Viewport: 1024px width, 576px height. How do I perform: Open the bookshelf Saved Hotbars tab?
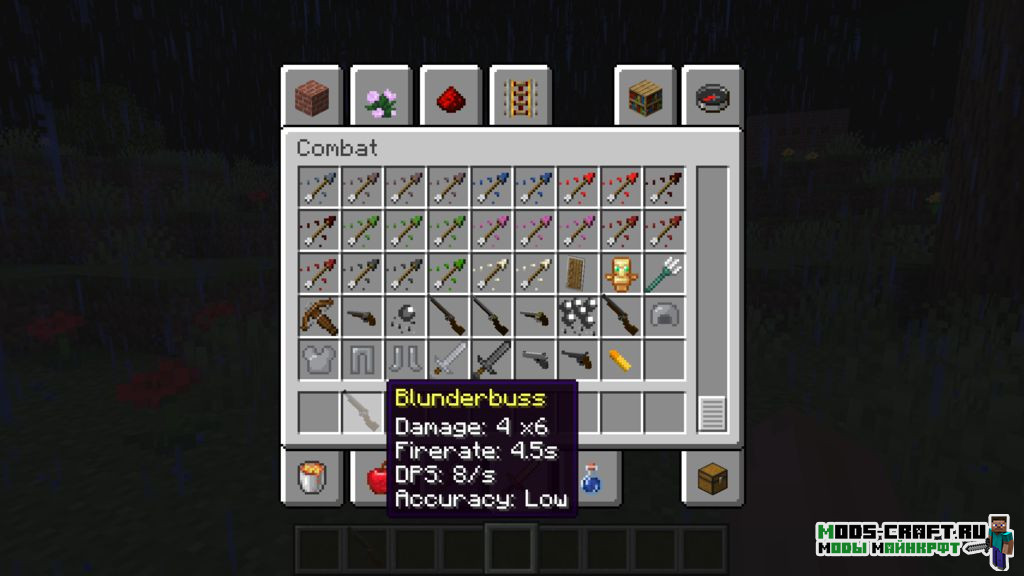click(x=645, y=98)
